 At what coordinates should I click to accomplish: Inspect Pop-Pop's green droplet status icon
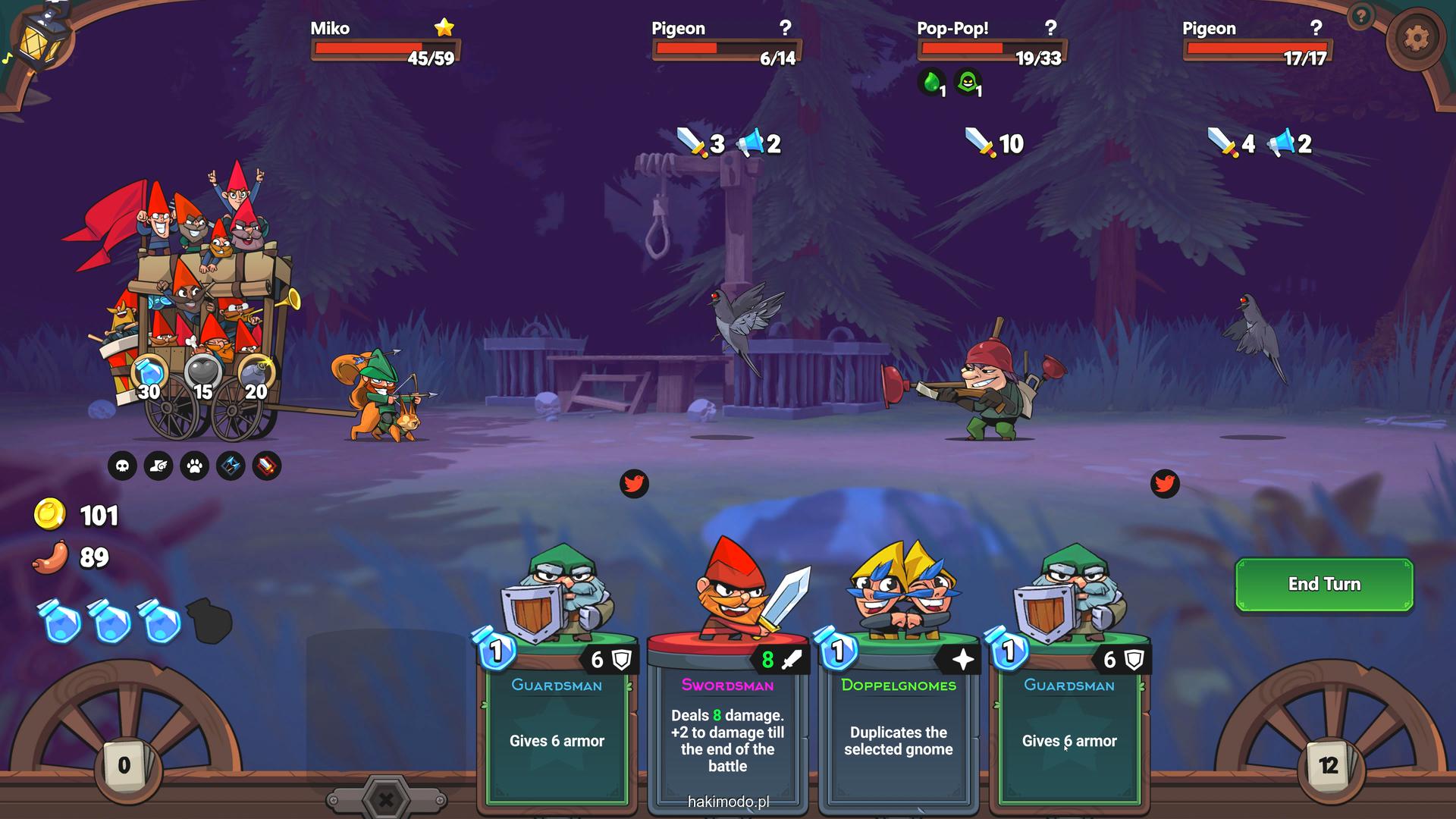coord(932,82)
